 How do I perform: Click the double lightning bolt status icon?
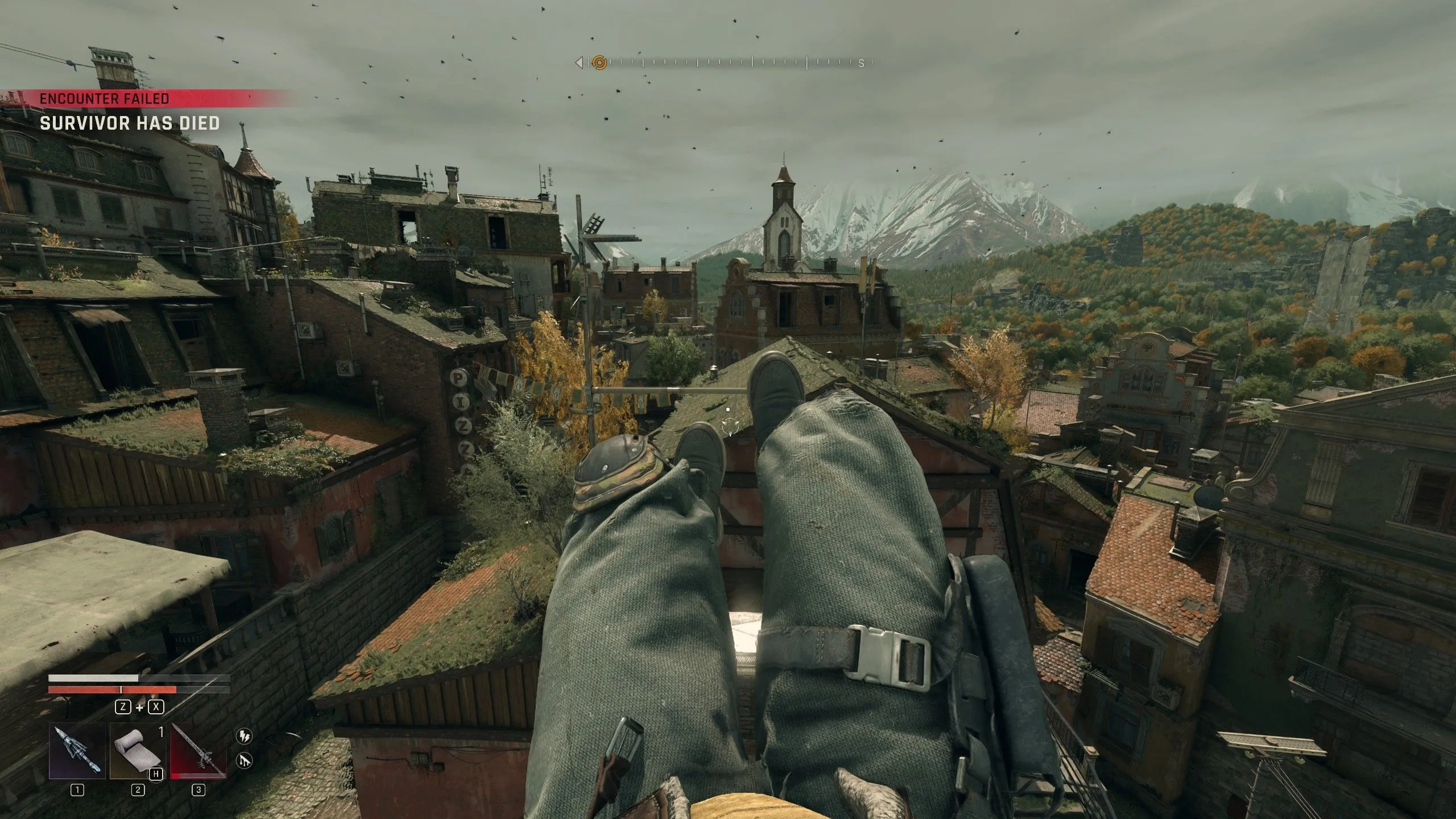[244, 736]
